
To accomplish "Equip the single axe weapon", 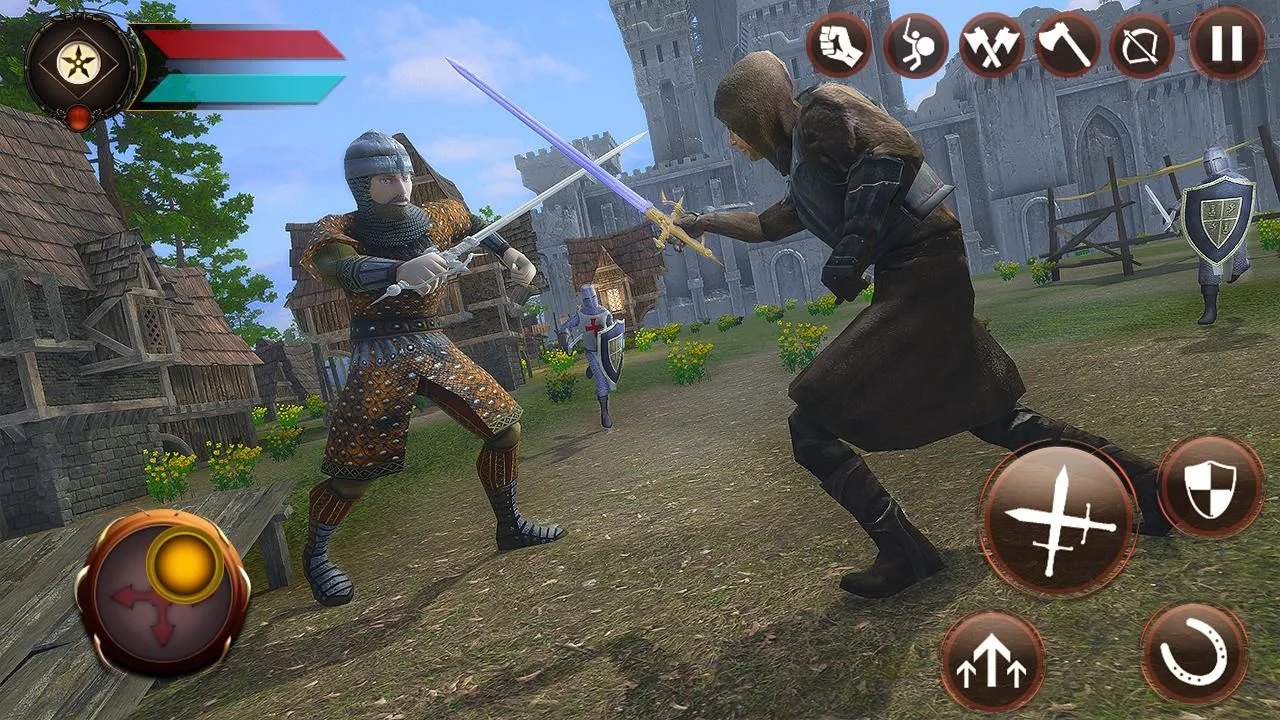I will [x=1067, y=45].
